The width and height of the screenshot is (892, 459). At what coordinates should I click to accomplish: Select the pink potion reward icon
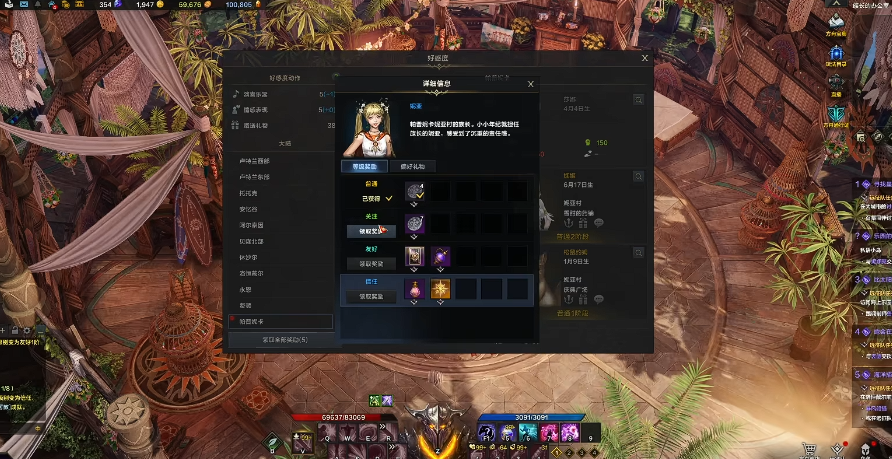[x=415, y=289]
